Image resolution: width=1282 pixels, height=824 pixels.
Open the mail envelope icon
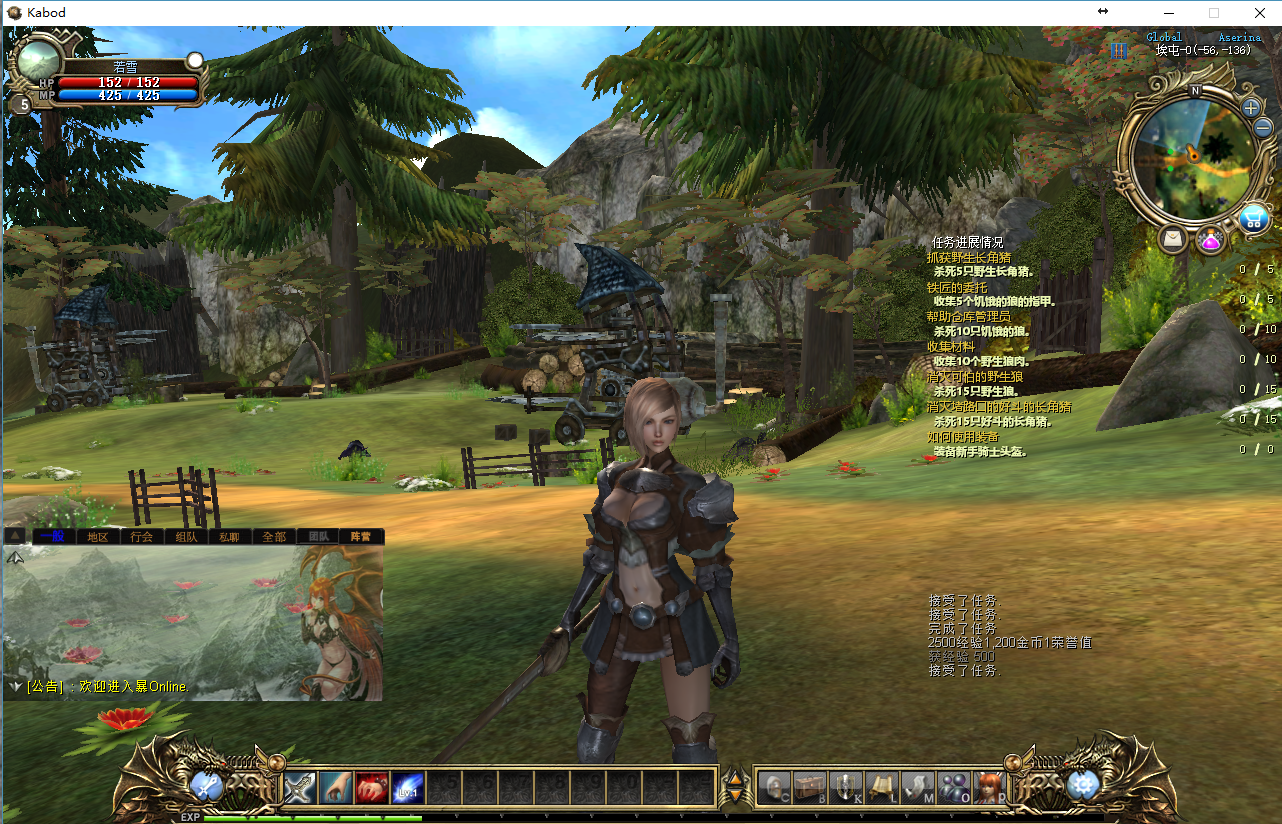pyautogui.click(x=1172, y=239)
